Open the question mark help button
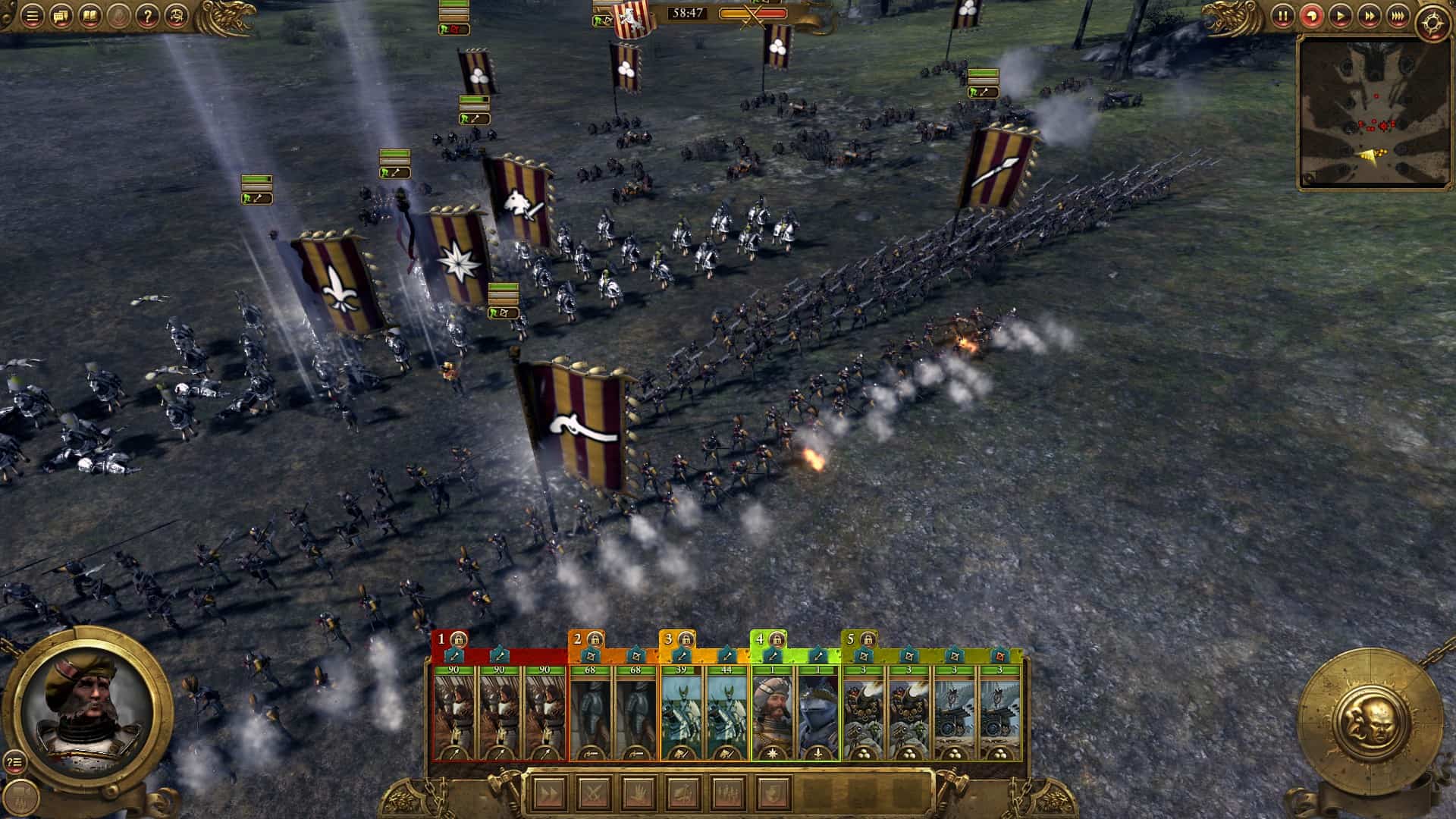 tap(148, 16)
